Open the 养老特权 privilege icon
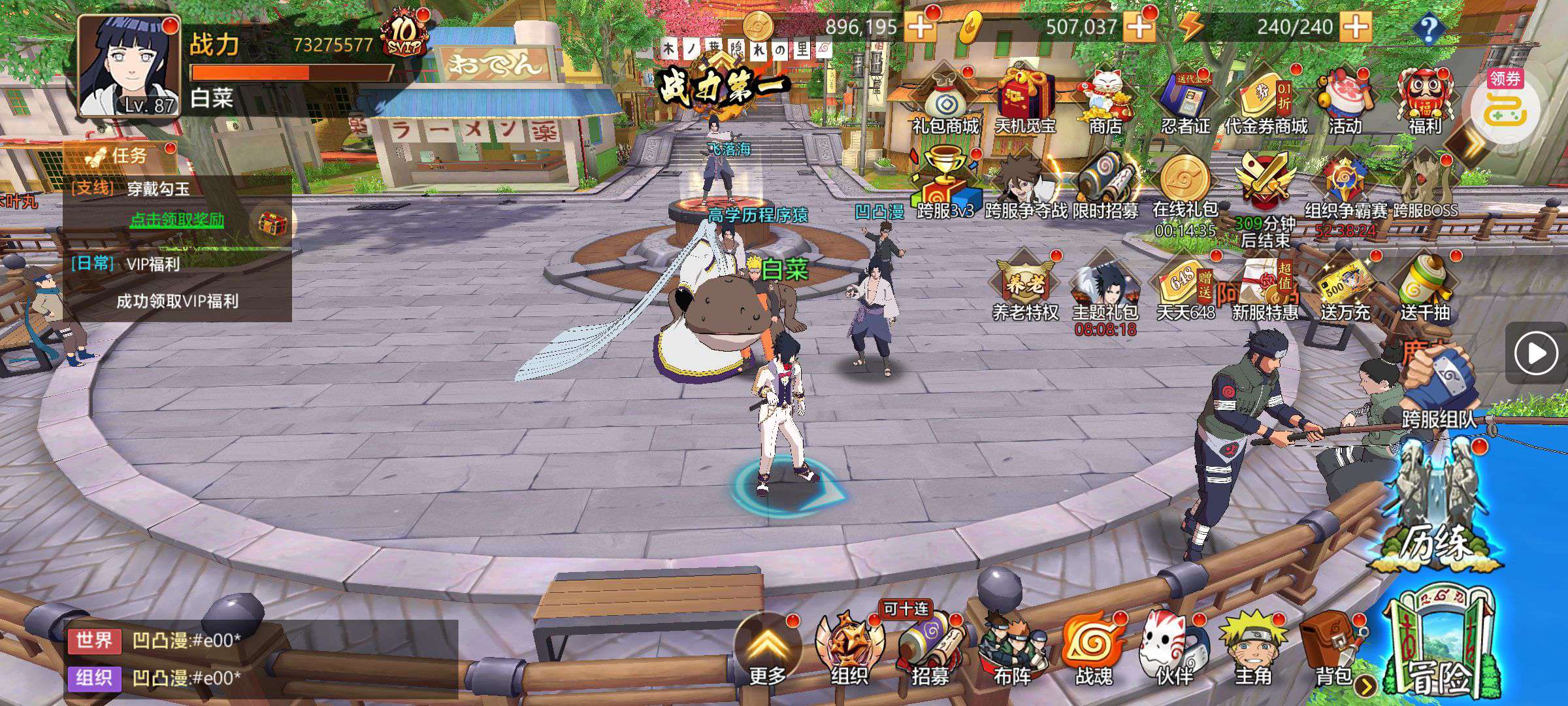1568x706 pixels. (1024, 286)
